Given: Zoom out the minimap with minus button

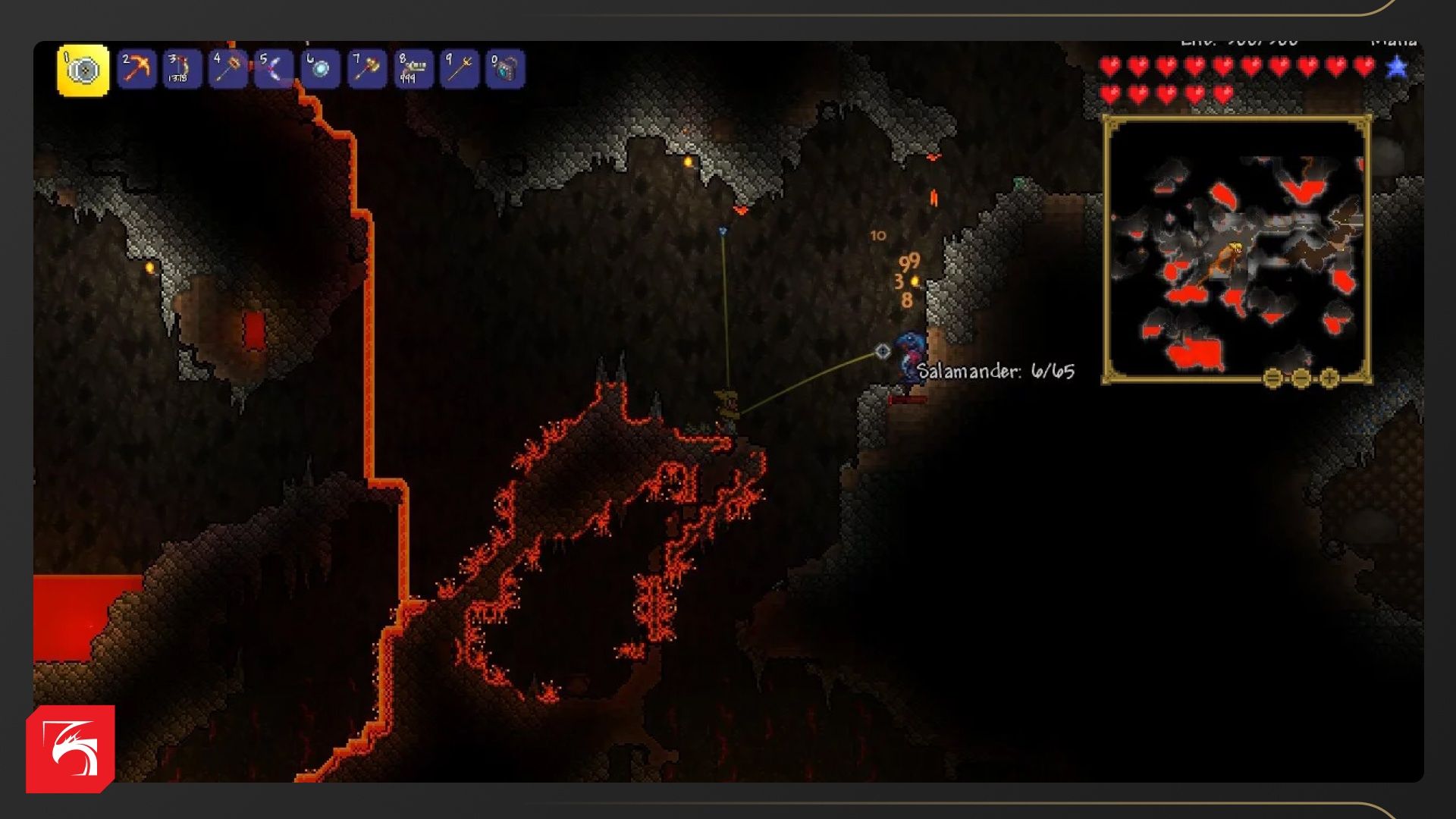Looking at the screenshot, I should click(1301, 378).
